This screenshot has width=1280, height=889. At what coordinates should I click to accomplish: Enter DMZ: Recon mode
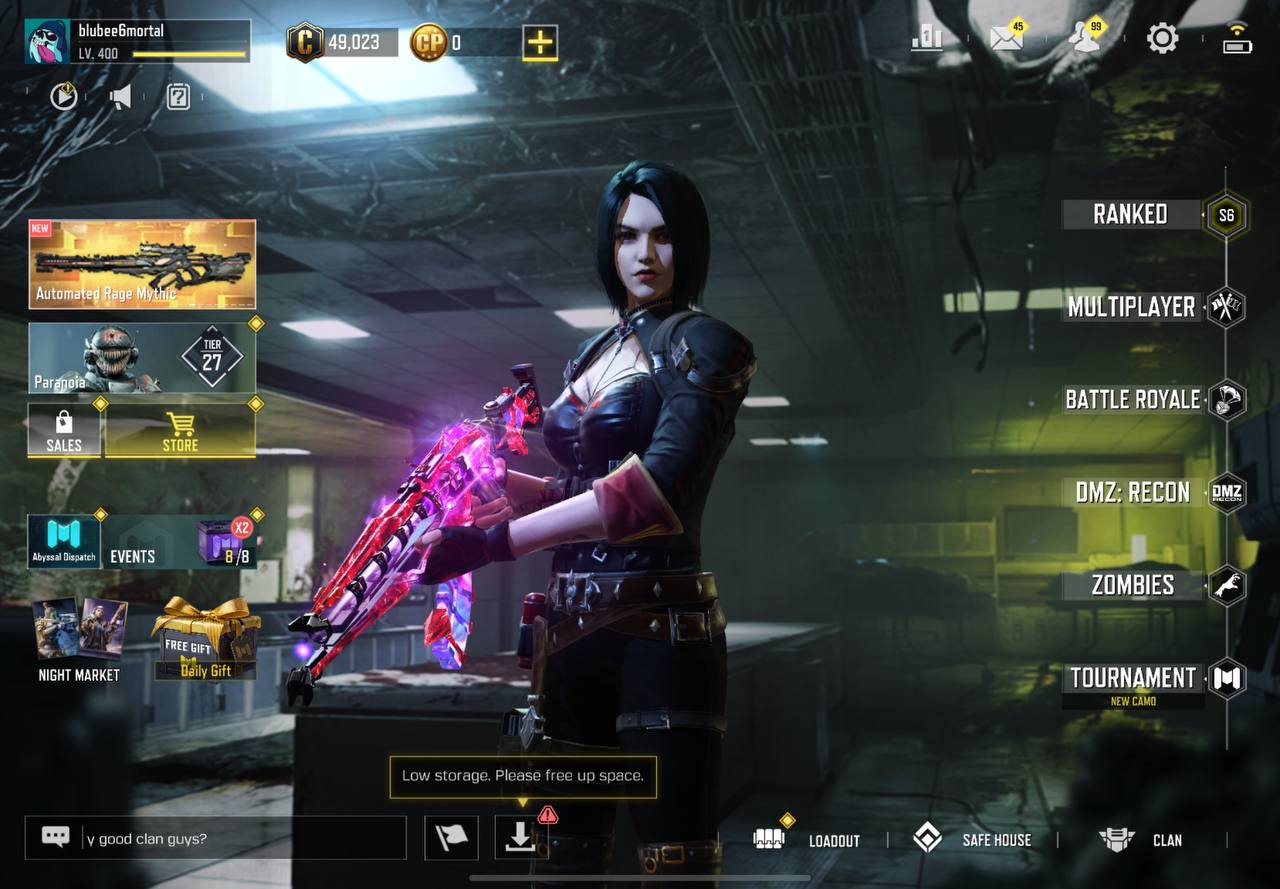click(1132, 492)
